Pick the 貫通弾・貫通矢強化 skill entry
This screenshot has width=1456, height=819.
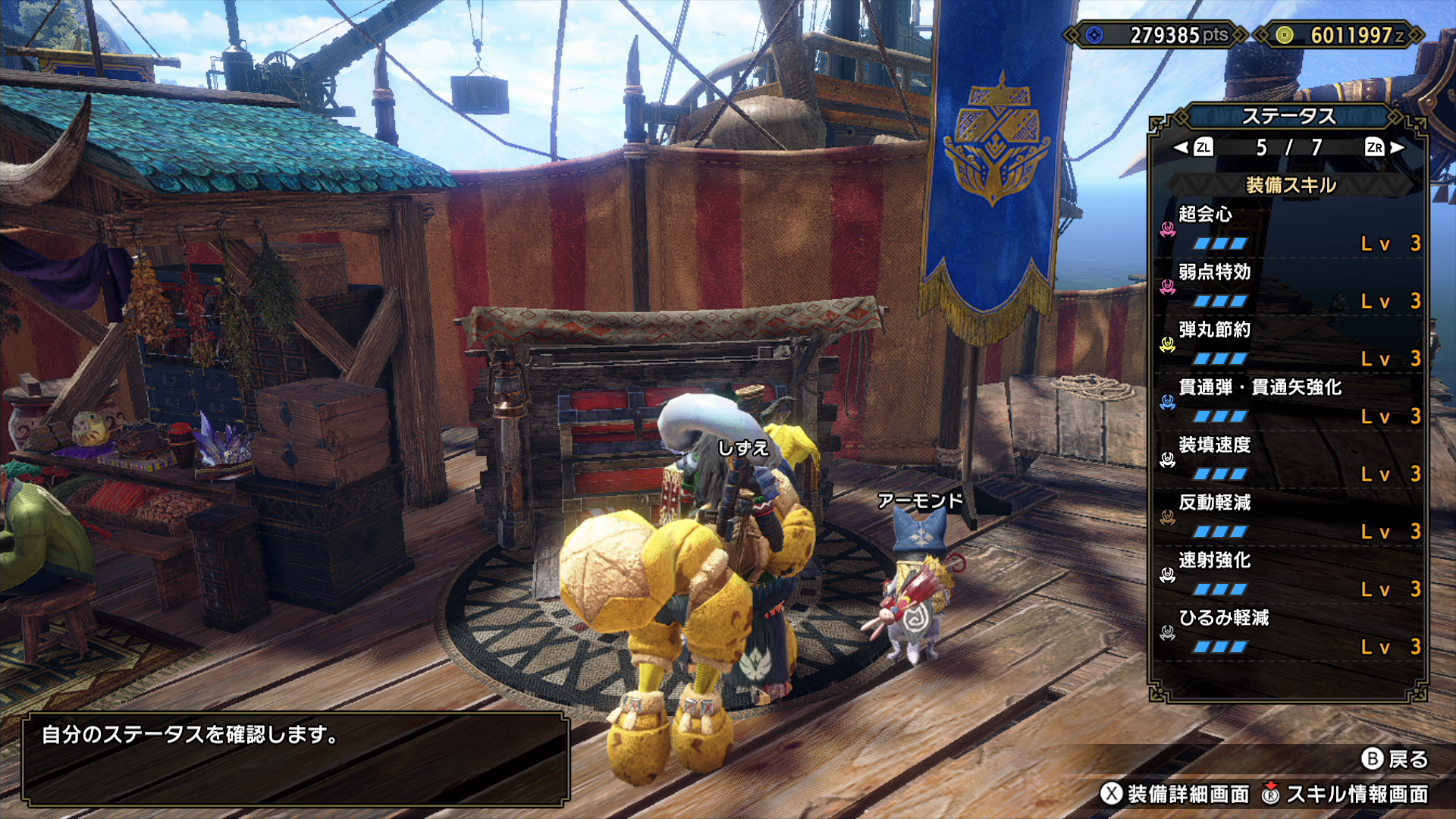click(x=1289, y=402)
